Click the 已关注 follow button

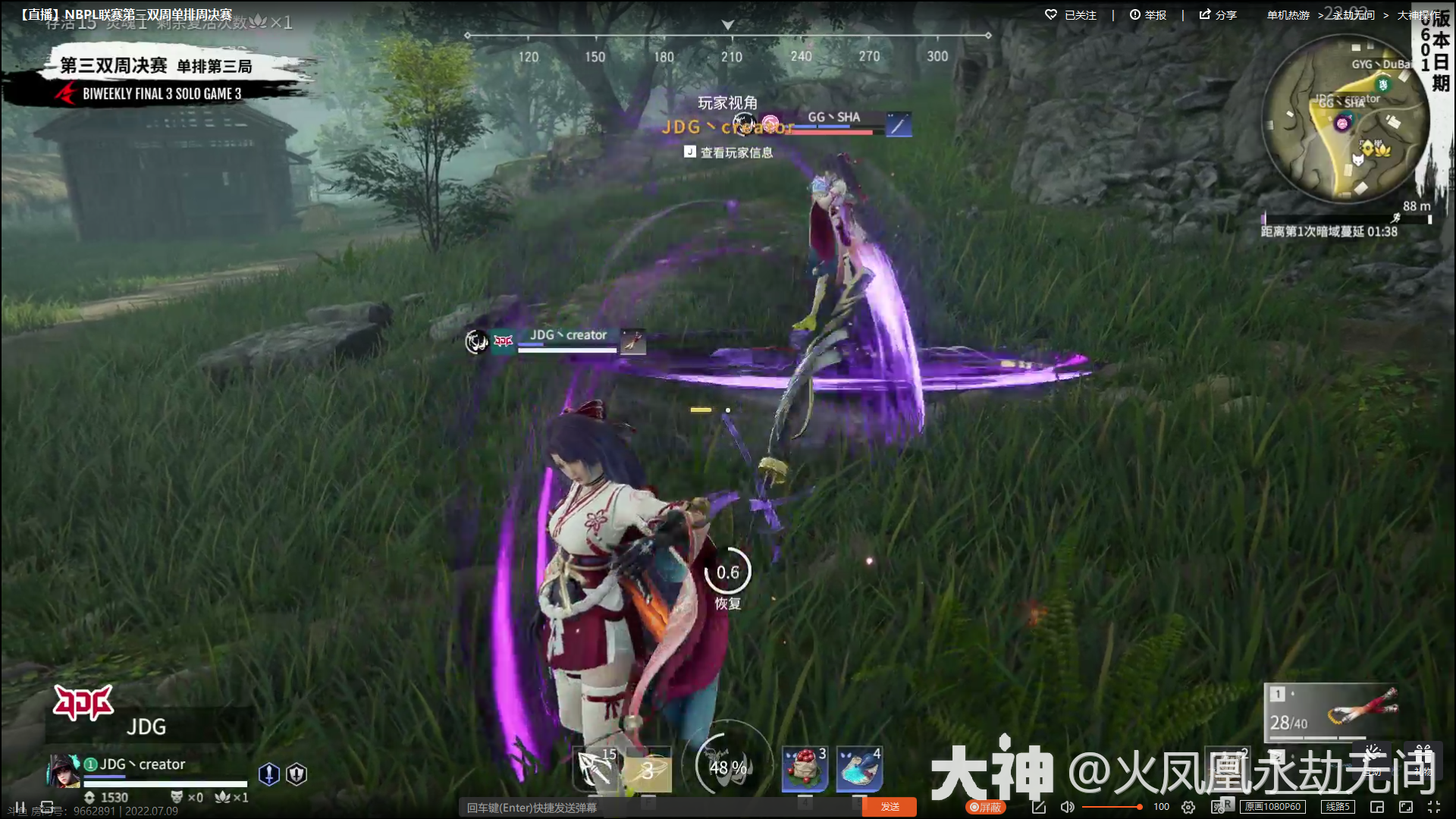point(1071,15)
